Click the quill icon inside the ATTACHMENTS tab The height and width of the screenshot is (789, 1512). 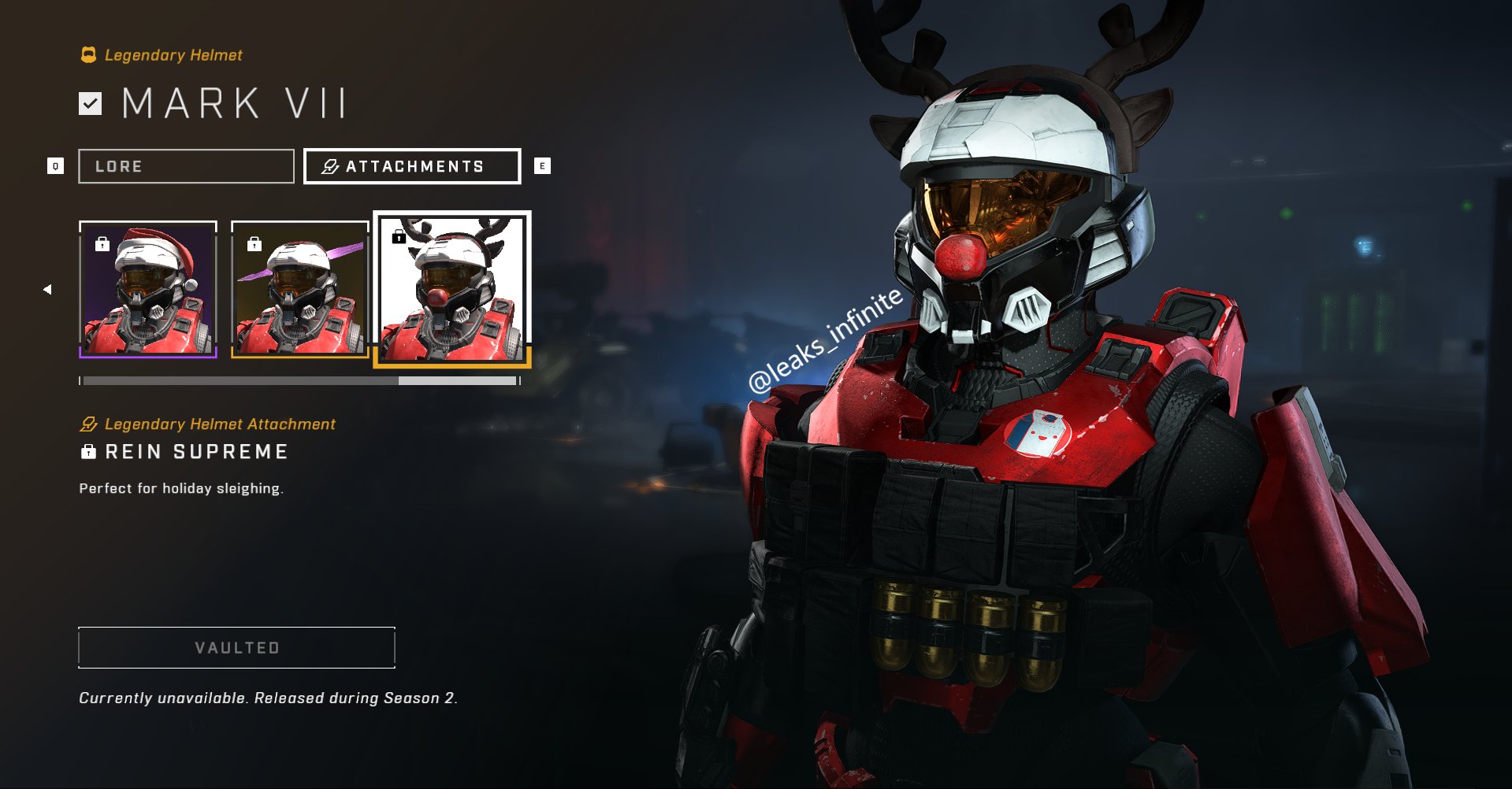pyautogui.click(x=329, y=165)
